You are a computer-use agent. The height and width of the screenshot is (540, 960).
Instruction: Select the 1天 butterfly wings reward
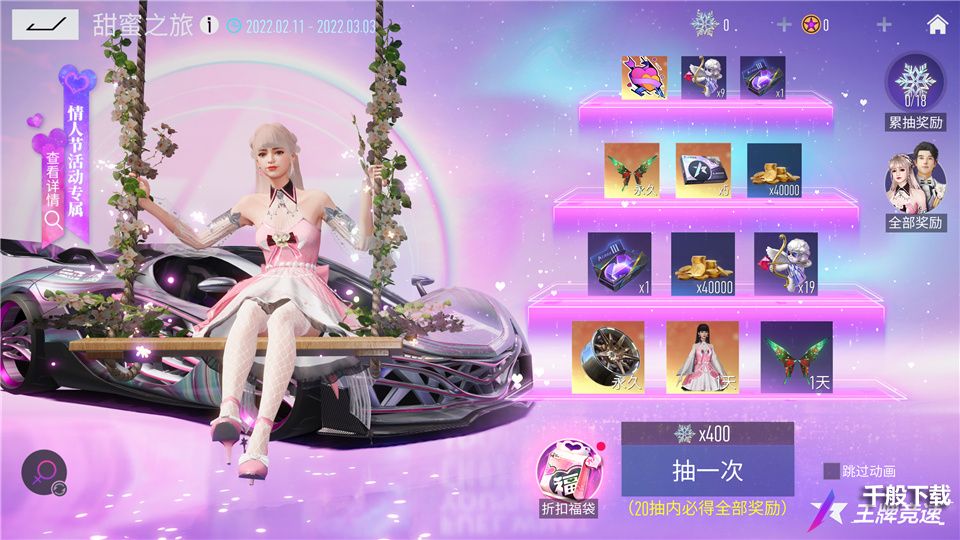click(x=796, y=357)
